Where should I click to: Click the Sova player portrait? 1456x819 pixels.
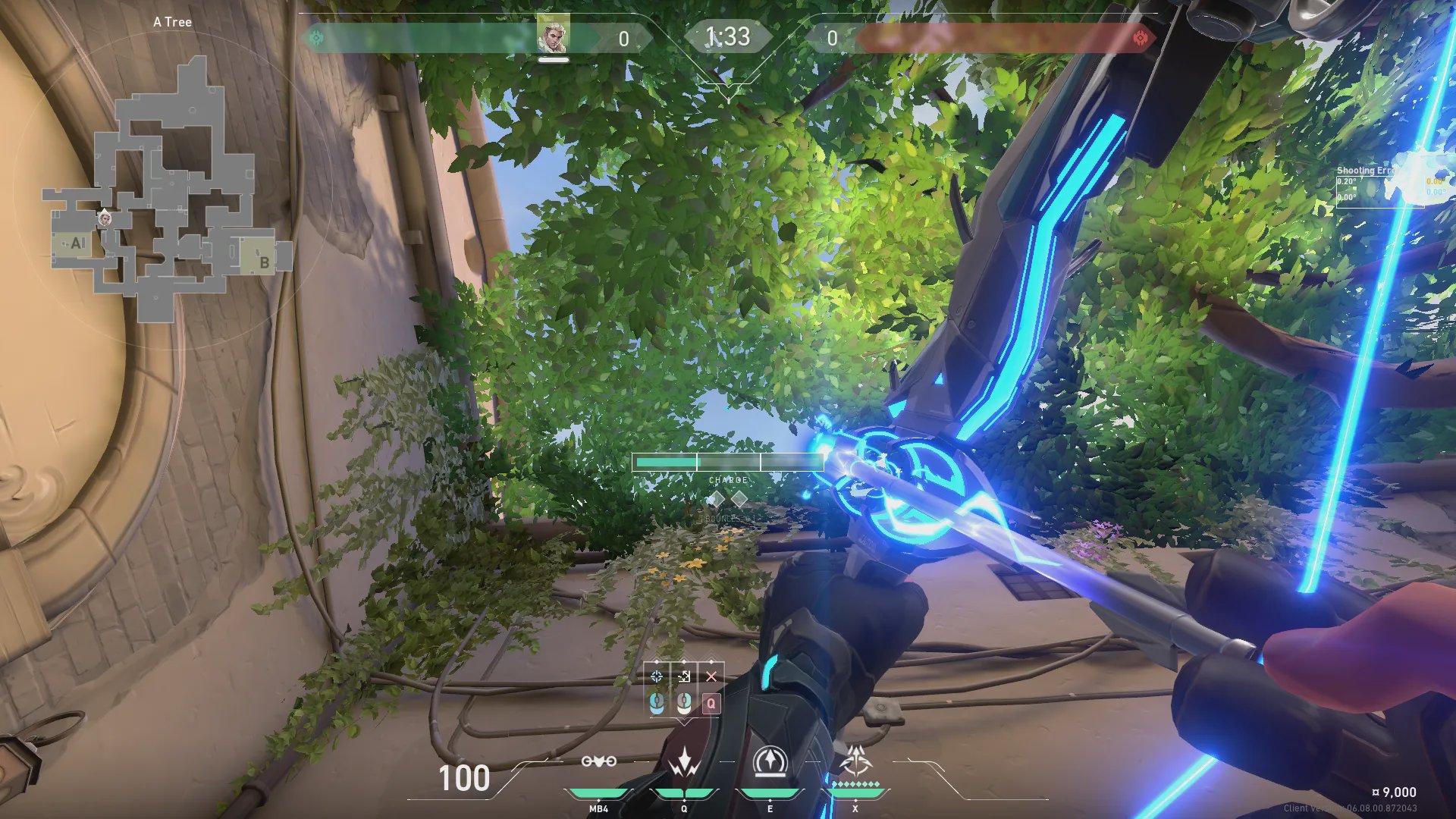(x=552, y=35)
